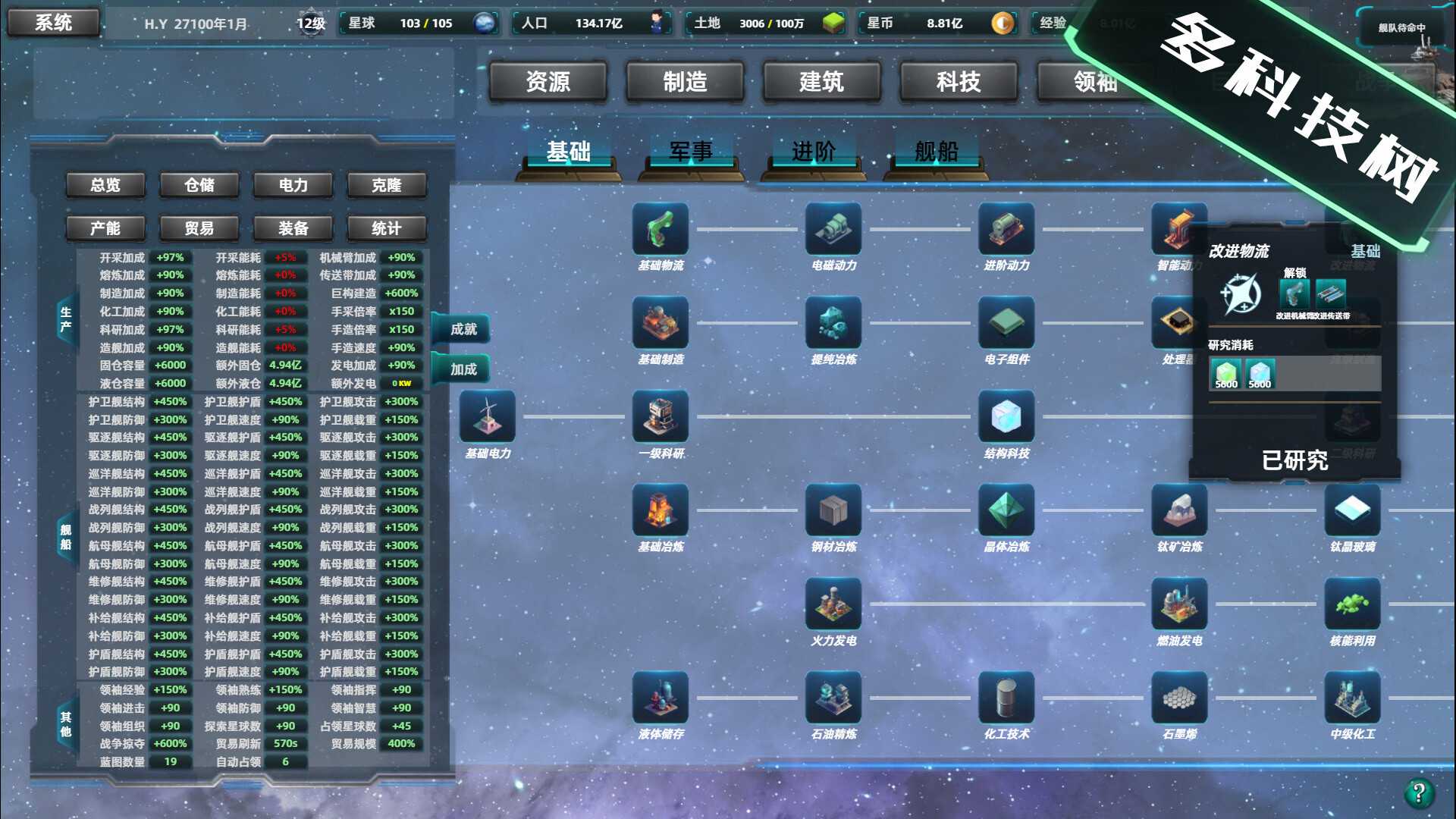This screenshot has width=1456, height=819.
Task: Open the 加成 panel
Action: point(463,369)
